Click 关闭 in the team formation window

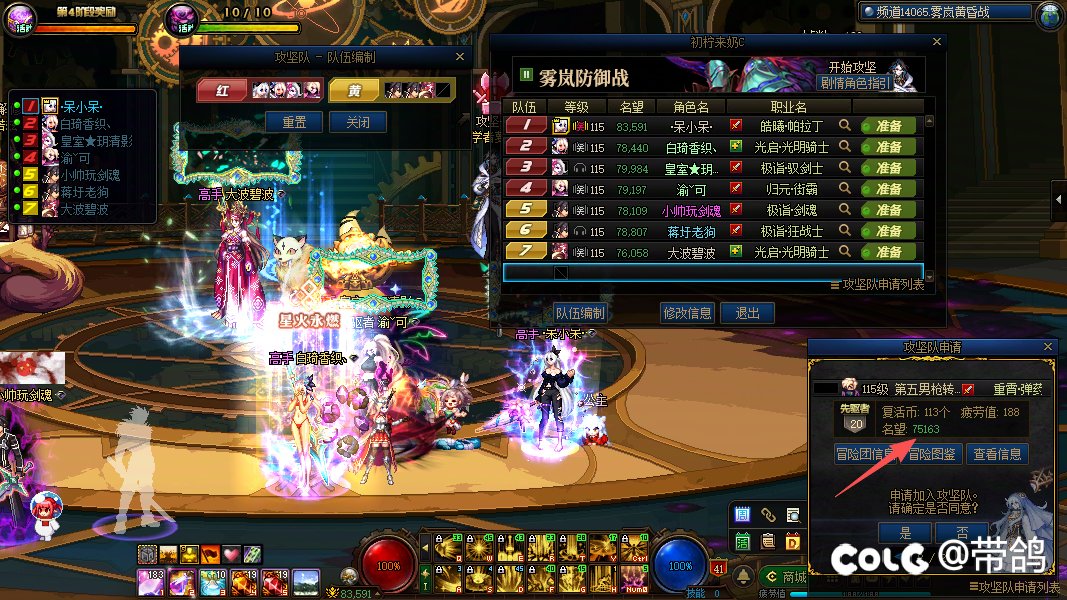tap(358, 122)
